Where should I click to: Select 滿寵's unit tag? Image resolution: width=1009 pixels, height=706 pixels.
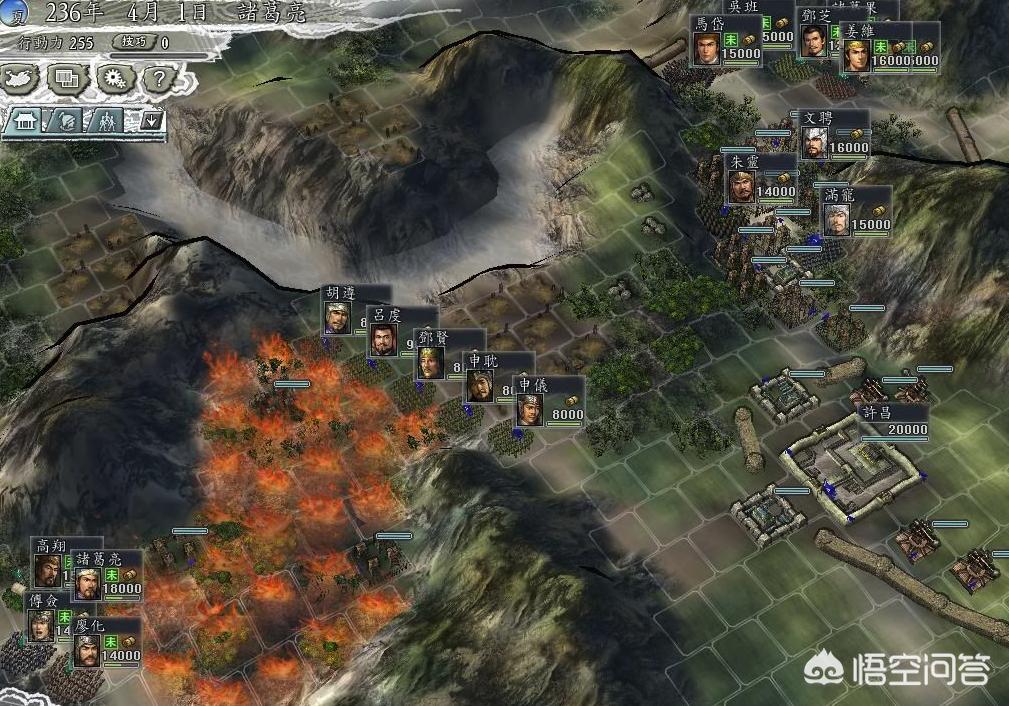[x=855, y=212]
